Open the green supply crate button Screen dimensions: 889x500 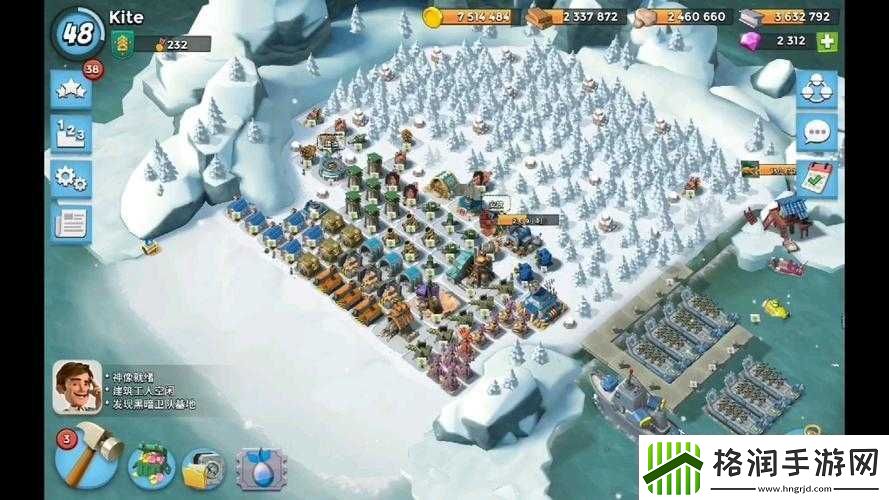(x=150, y=465)
